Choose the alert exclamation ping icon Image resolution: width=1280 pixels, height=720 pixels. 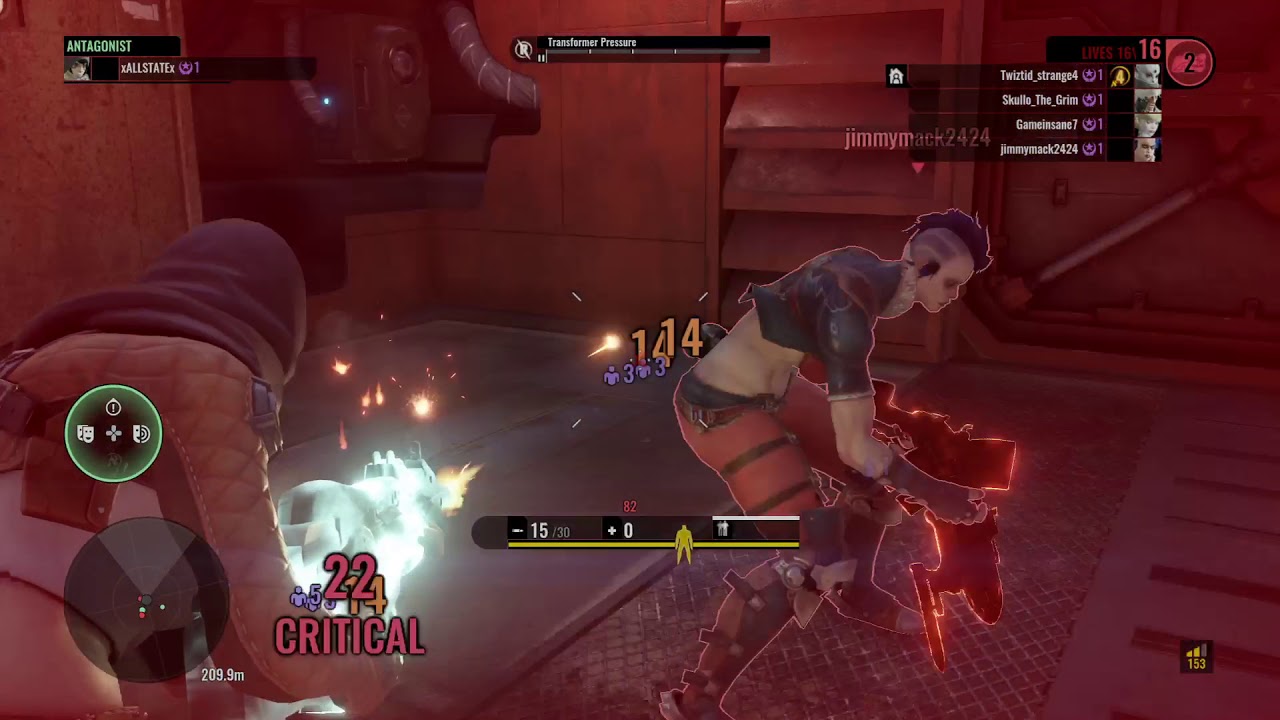113,407
